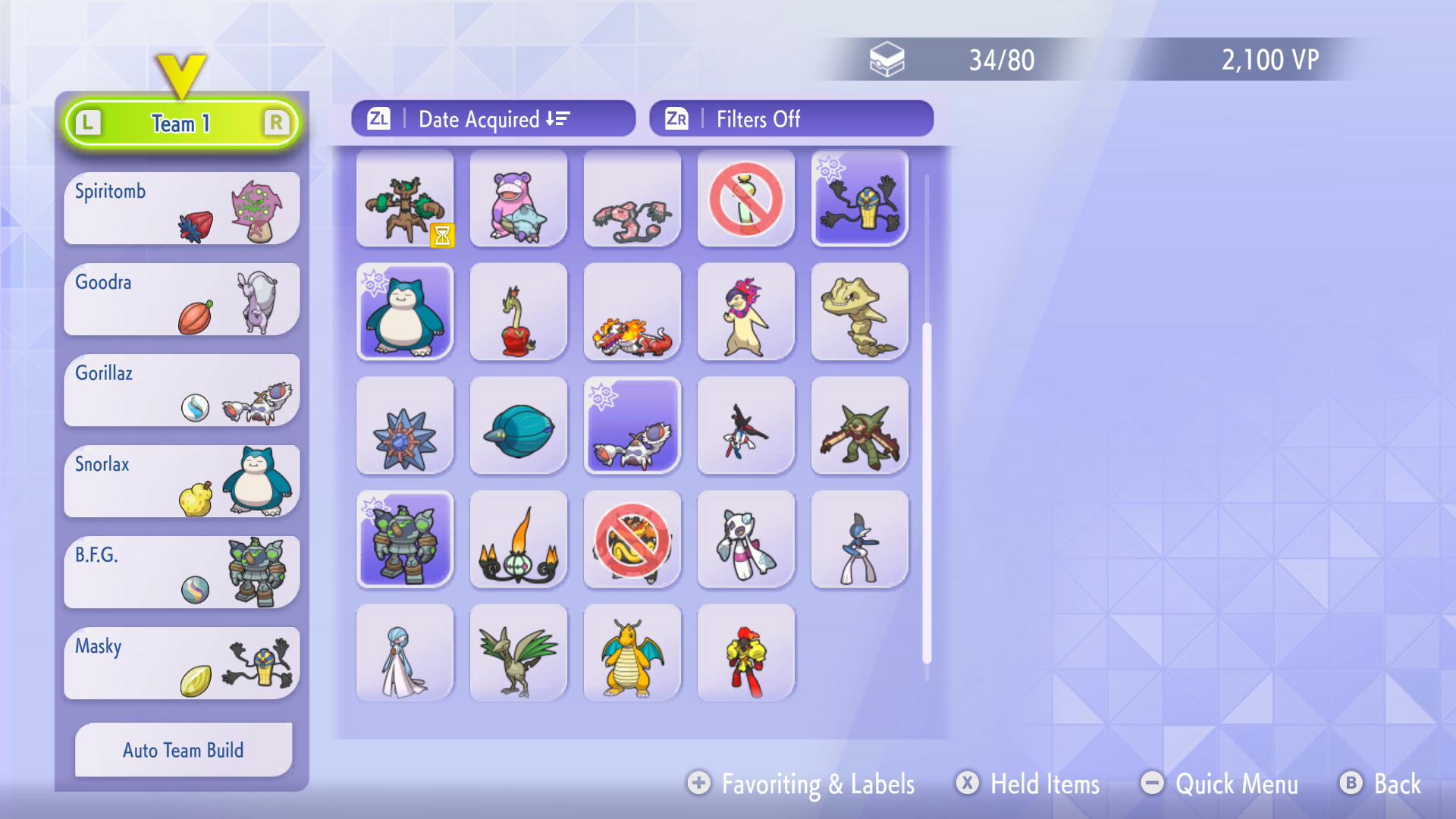
Task: Select the Team 1 tab
Action: click(x=182, y=123)
